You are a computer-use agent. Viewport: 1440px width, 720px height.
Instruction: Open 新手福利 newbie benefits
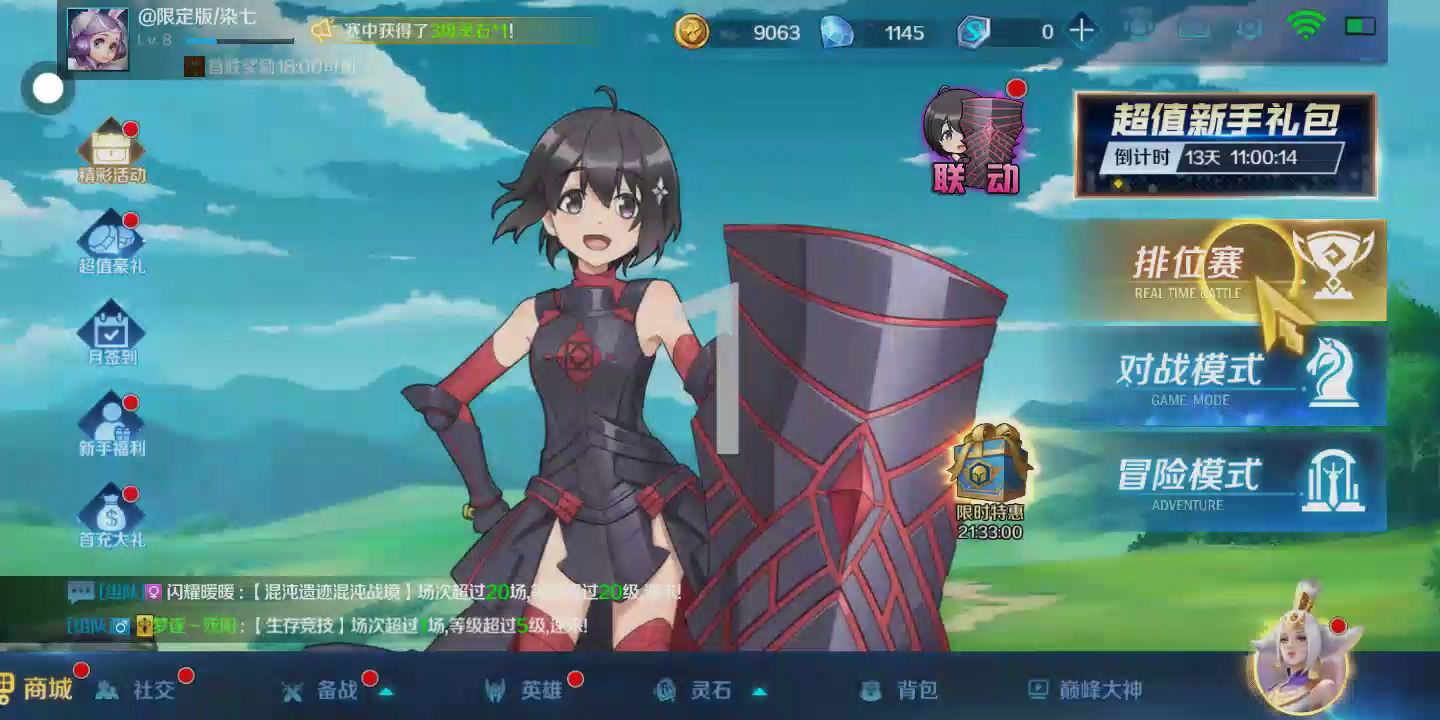click(x=111, y=425)
